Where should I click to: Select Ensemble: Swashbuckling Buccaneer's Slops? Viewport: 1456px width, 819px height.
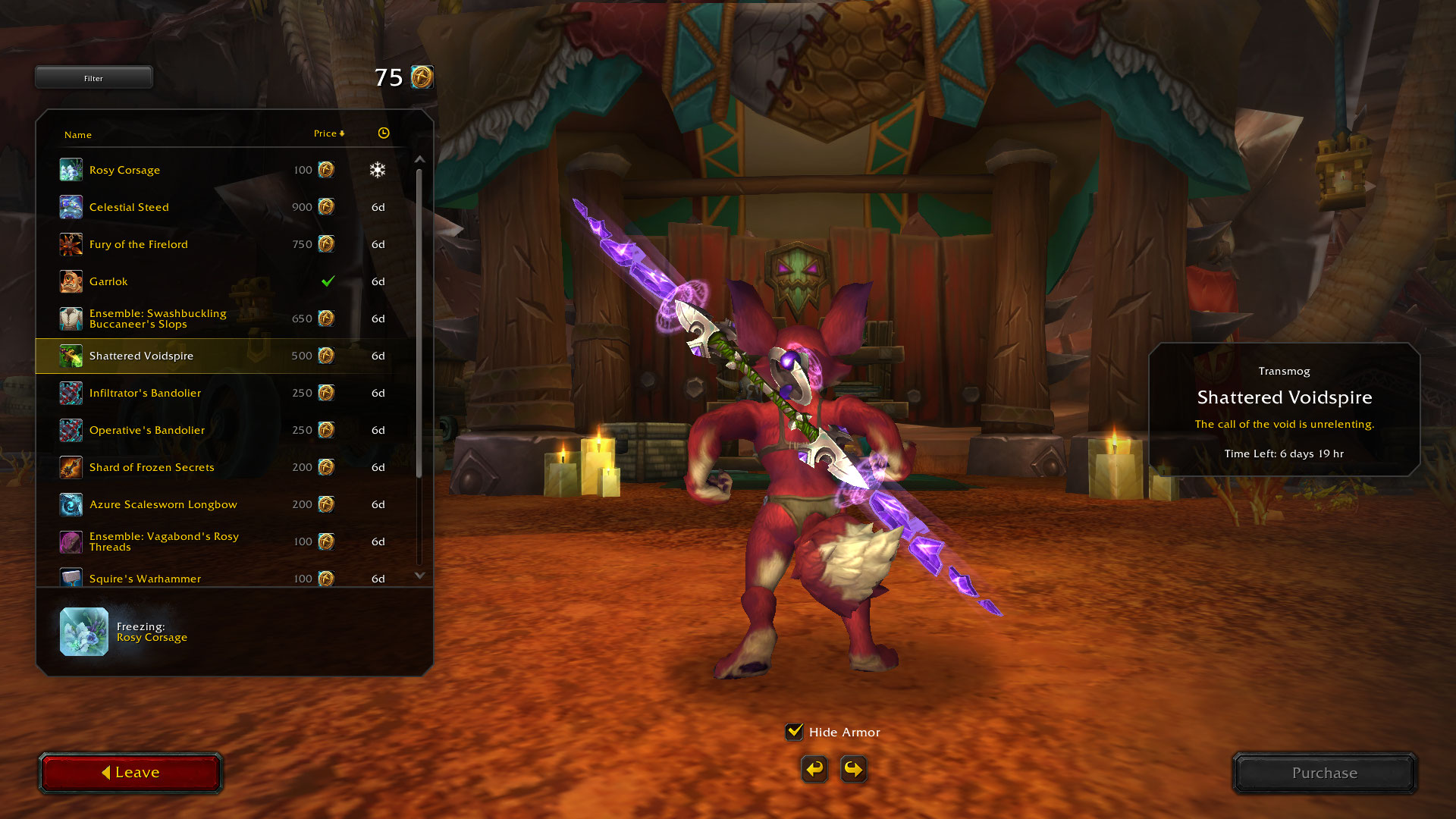(158, 318)
